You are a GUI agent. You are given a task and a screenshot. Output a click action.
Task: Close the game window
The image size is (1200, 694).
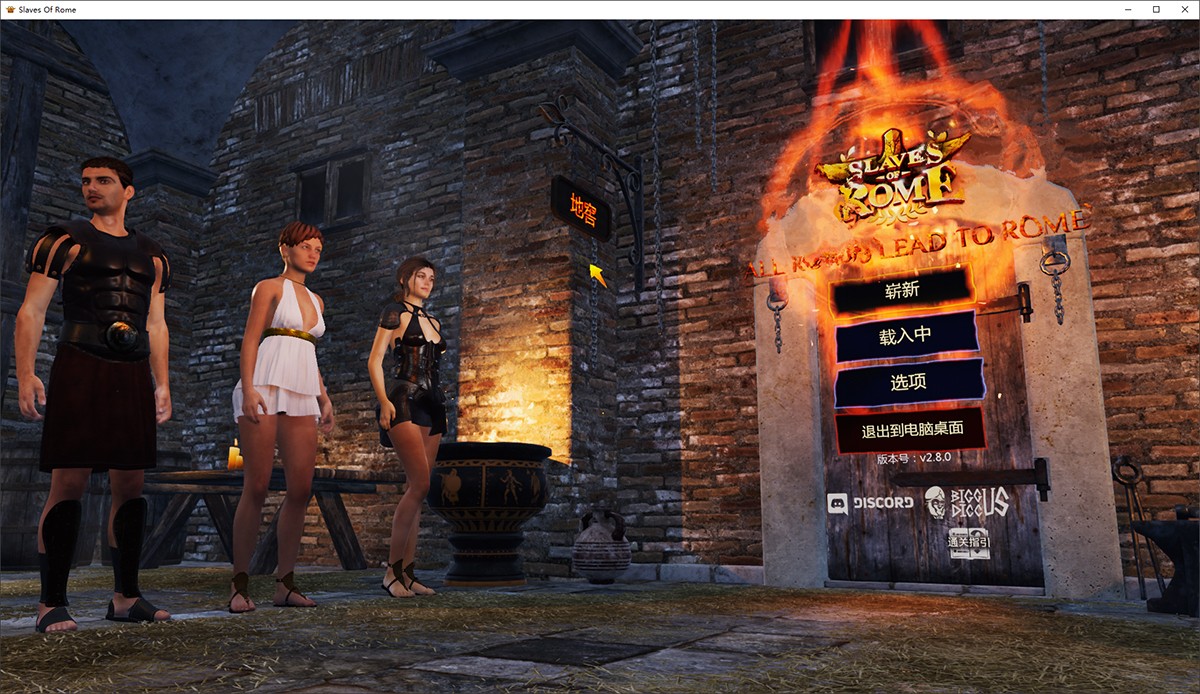(x=1182, y=9)
